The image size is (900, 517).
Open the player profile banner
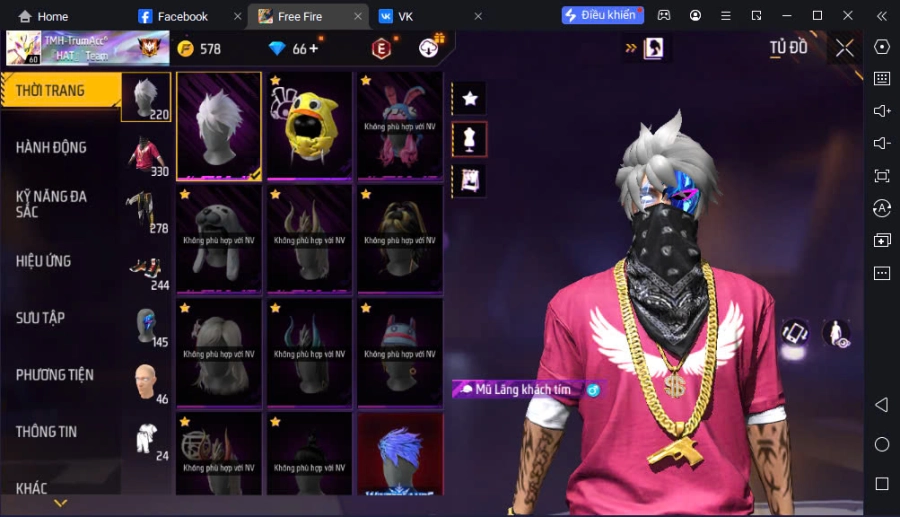point(80,48)
